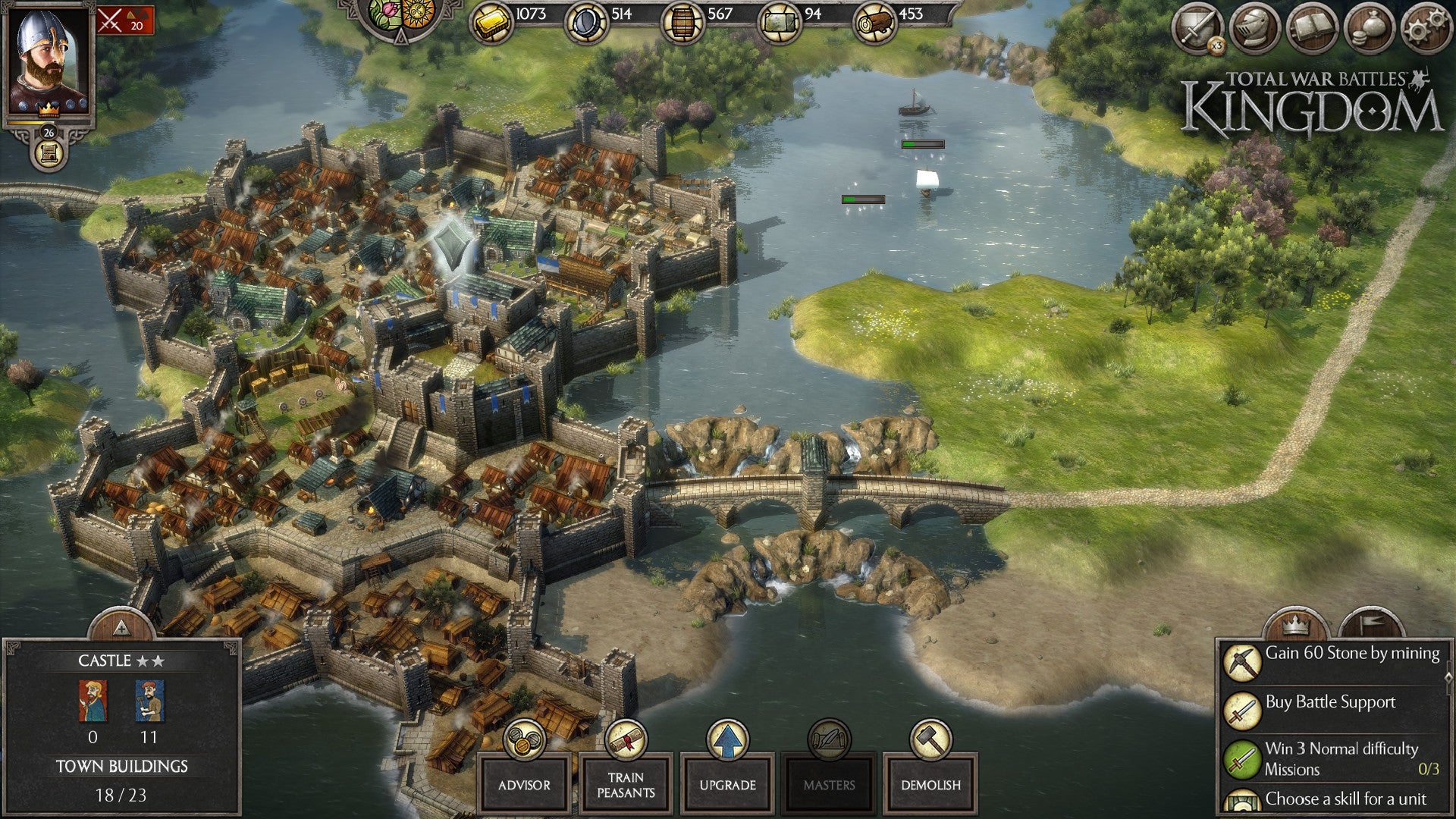Click the crossed swords 20 badge
1456x819 pixels.
[x=125, y=20]
